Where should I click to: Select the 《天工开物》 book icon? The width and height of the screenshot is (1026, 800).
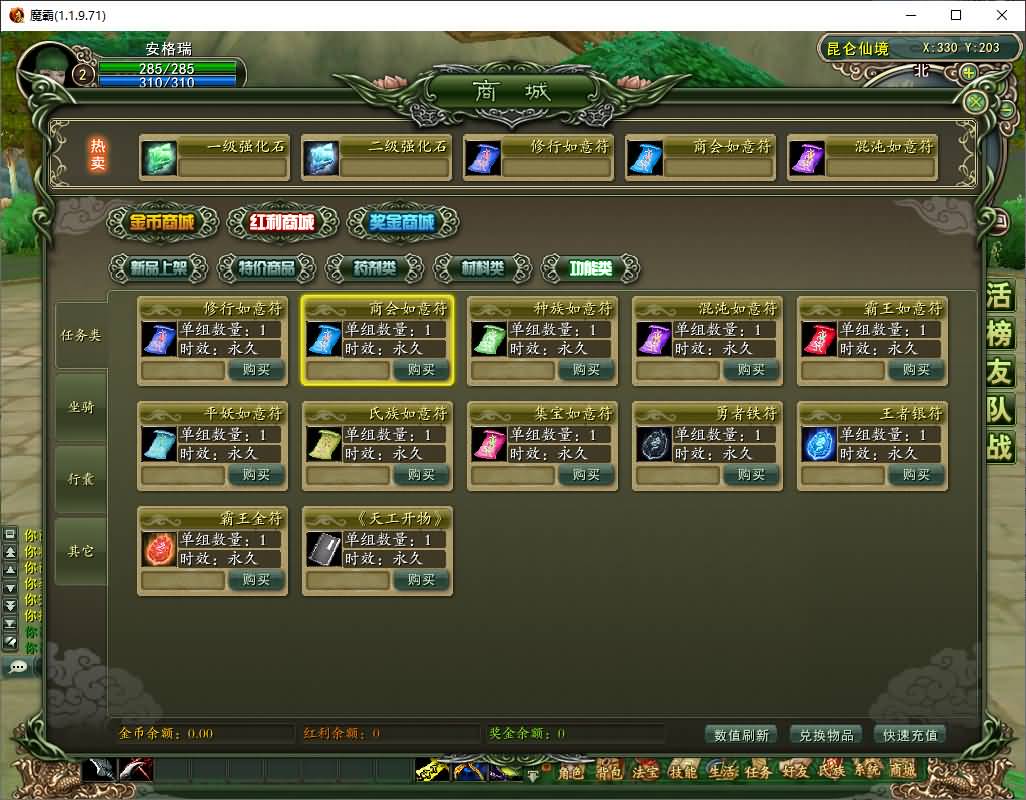pyautogui.click(x=323, y=549)
